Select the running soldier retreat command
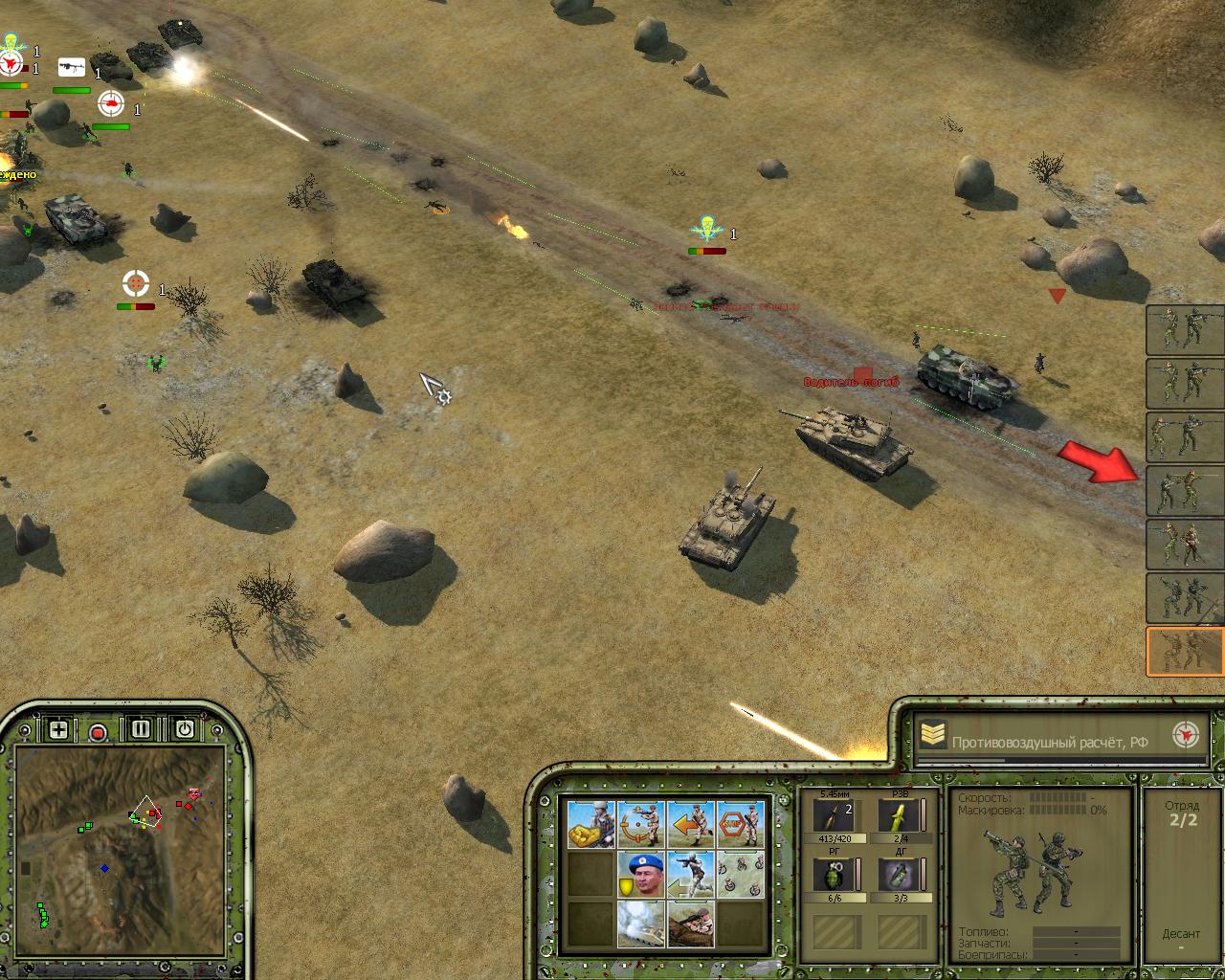Viewport: 1225px width, 980px height. point(690,875)
